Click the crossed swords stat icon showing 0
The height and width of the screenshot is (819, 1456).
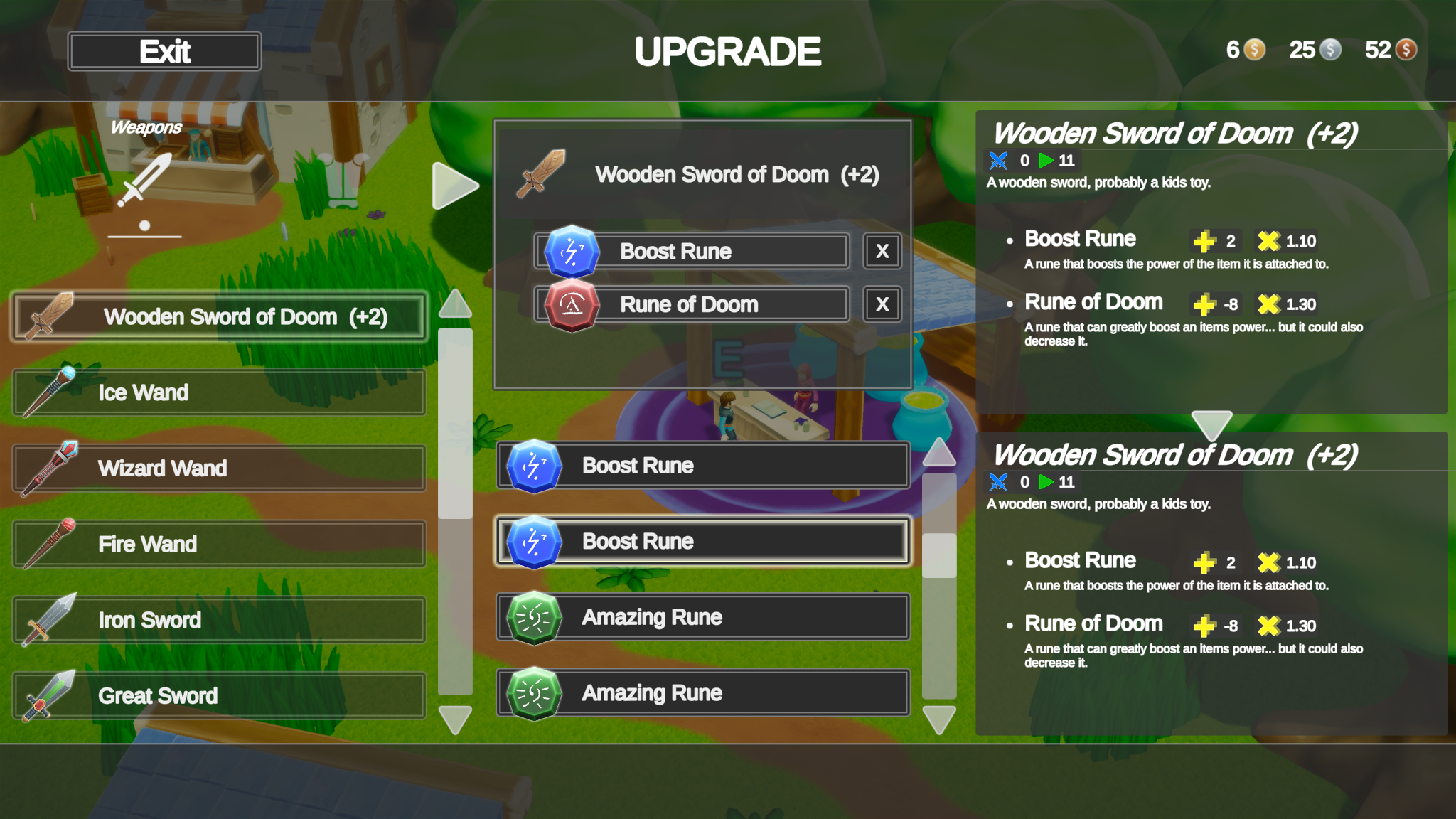click(x=998, y=161)
